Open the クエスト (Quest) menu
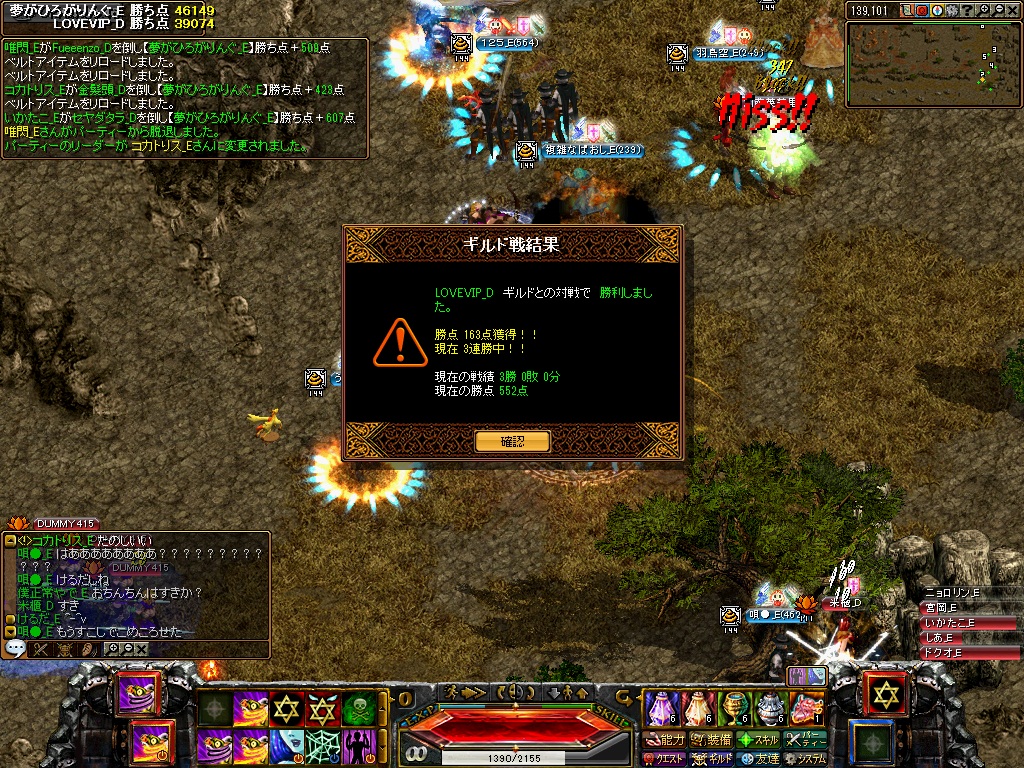 [x=662, y=759]
